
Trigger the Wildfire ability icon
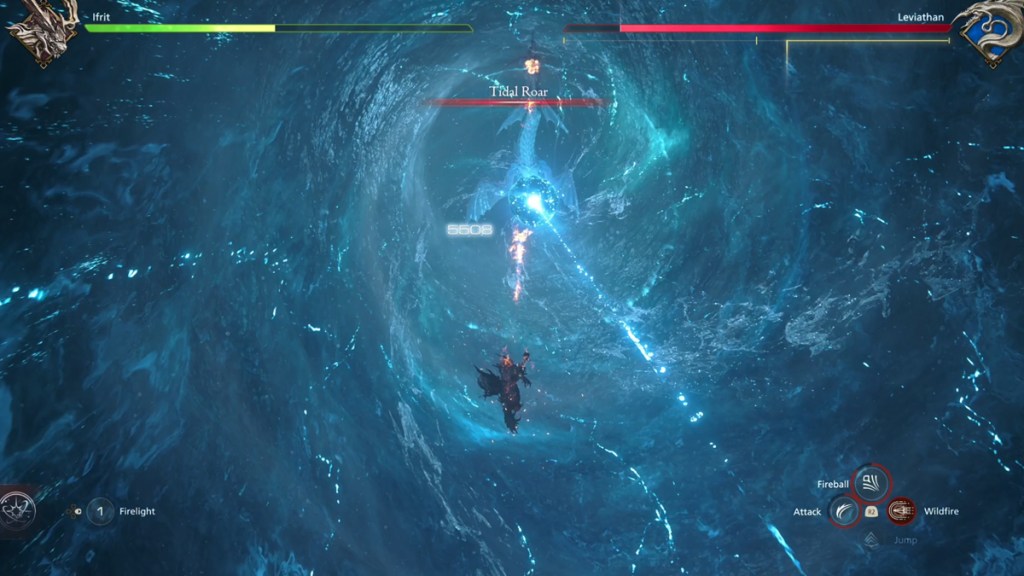901,512
